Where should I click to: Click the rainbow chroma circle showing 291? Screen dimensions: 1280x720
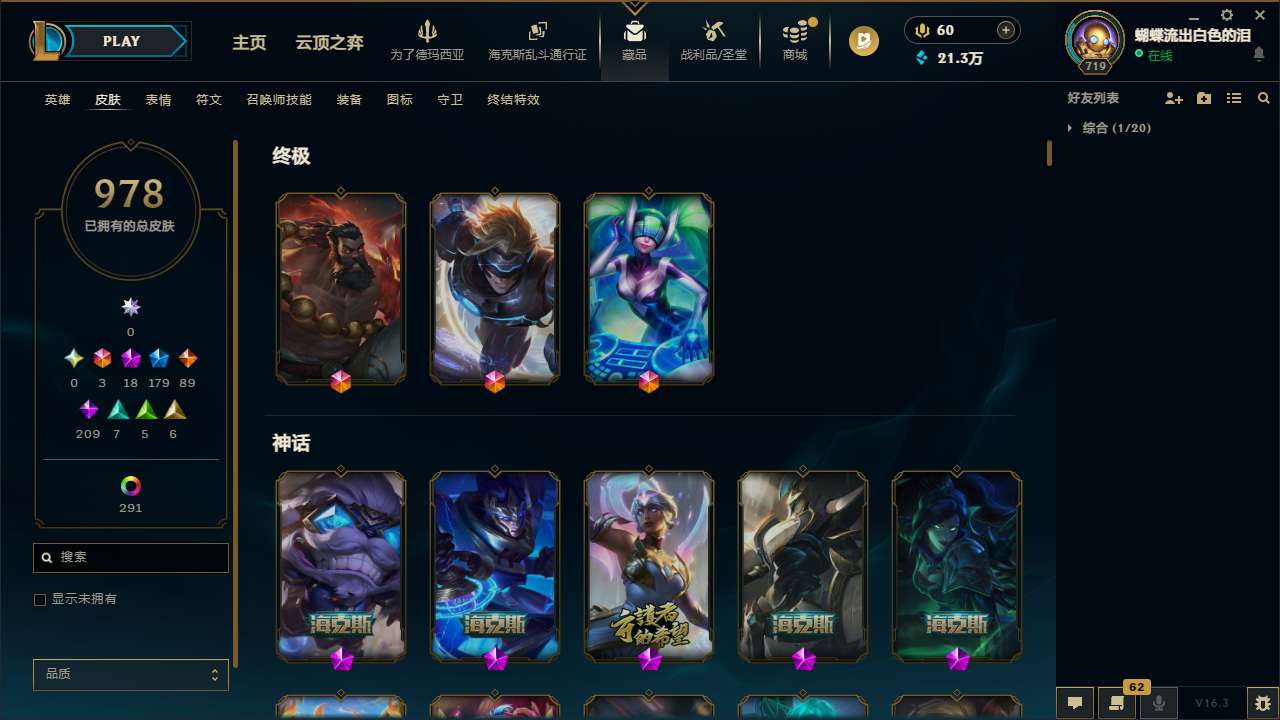(130, 483)
